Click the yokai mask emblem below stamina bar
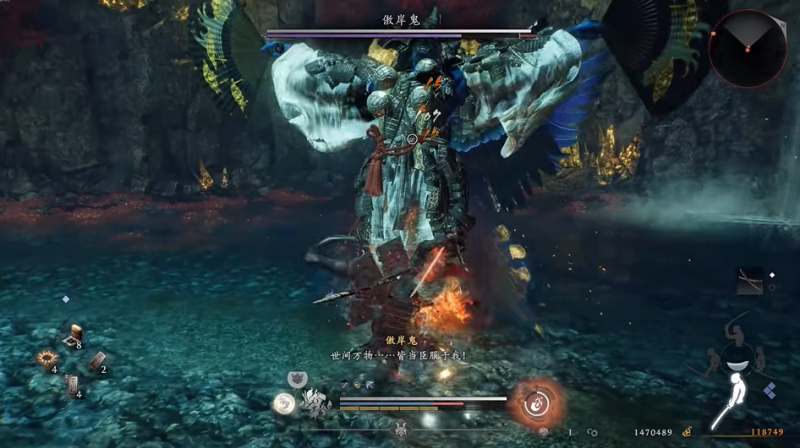The height and width of the screenshot is (448, 800). (x=402, y=428)
